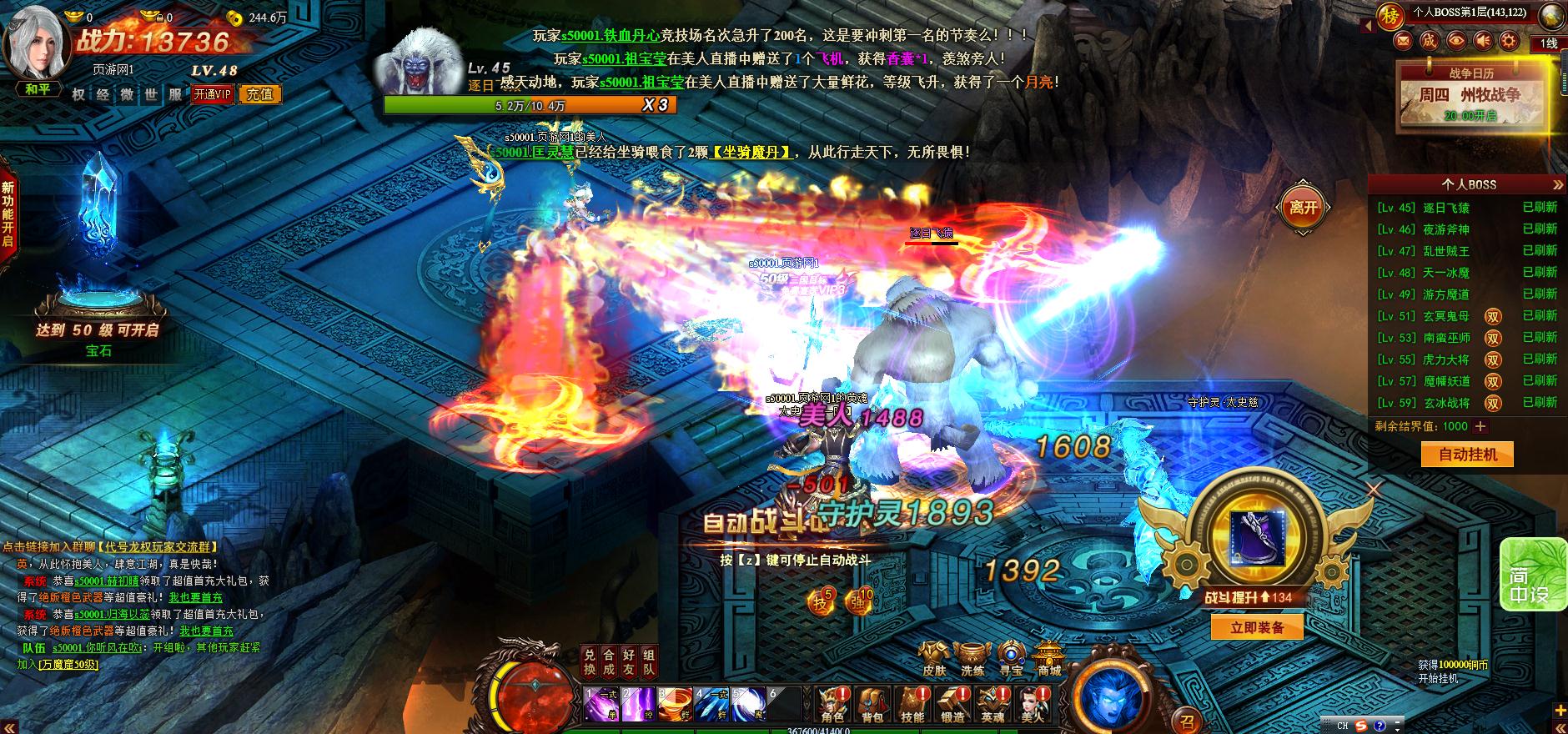Image resolution: width=1568 pixels, height=734 pixels.
Task: Show the 英魂 hero soul panel
Action: (993, 705)
